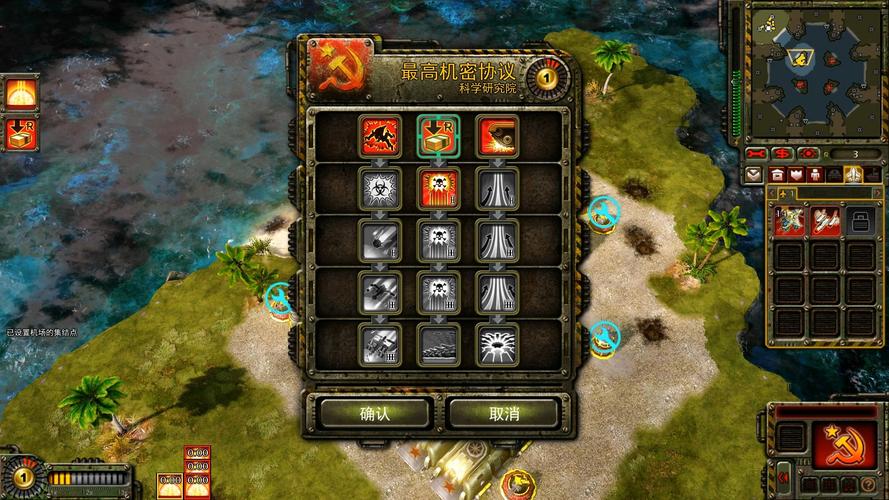Open the structures production tab
889x500 pixels.
click(x=777, y=174)
